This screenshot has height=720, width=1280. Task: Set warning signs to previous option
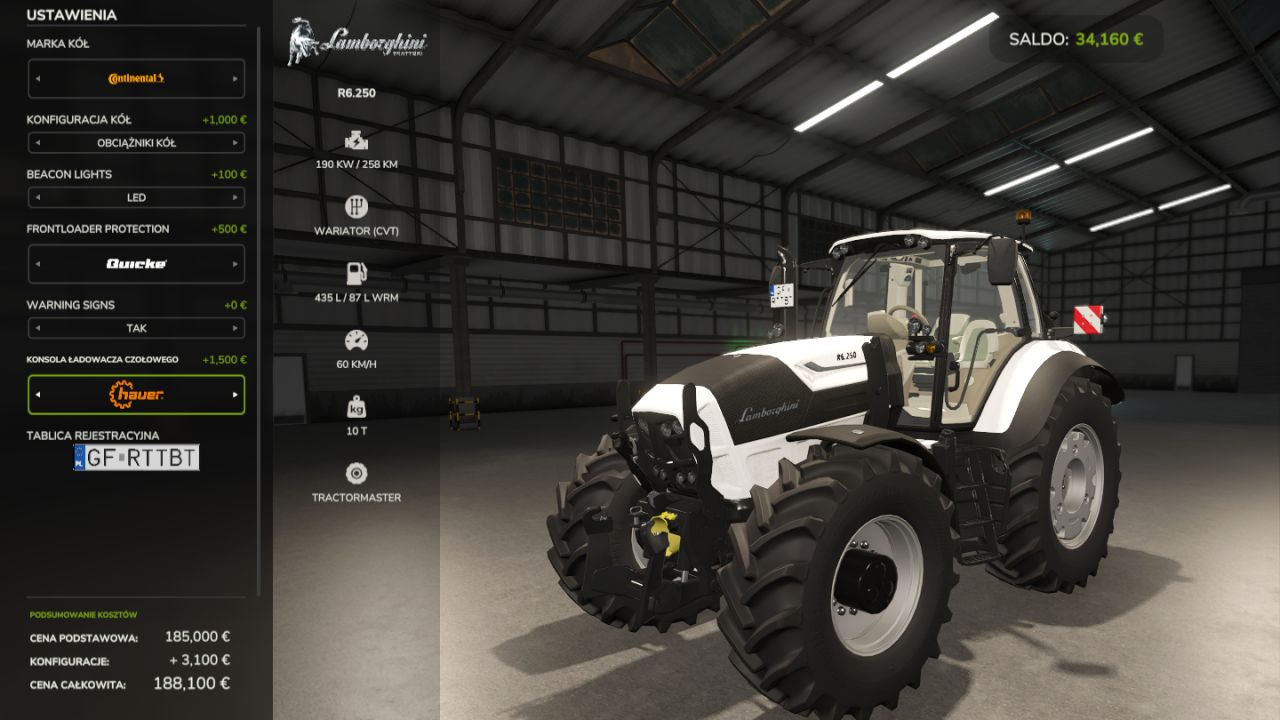tap(37, 328)
